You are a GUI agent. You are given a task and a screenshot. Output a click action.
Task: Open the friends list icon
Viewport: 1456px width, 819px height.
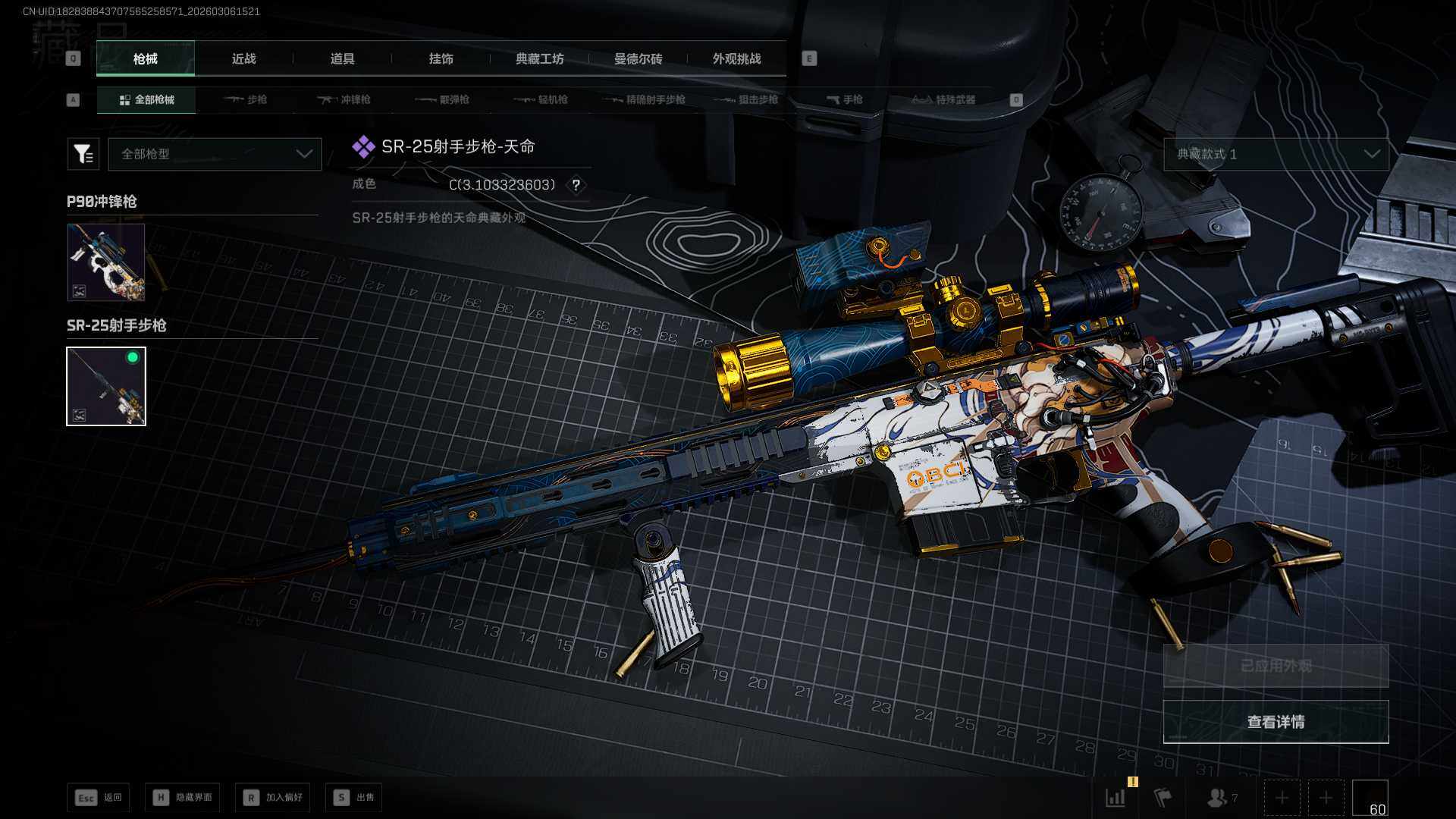pos(1219,798)
